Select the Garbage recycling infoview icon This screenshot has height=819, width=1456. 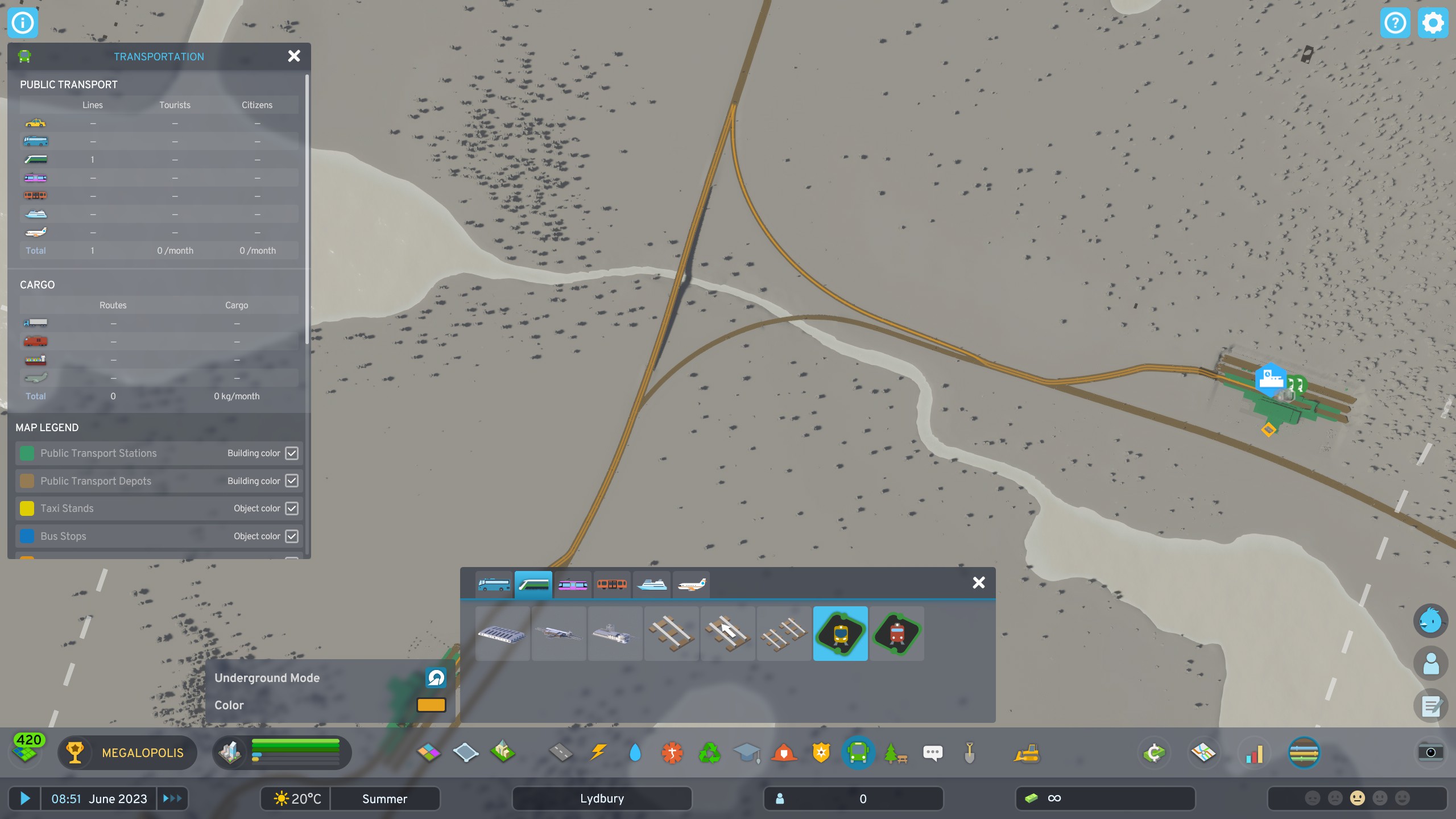coord(709,752)
